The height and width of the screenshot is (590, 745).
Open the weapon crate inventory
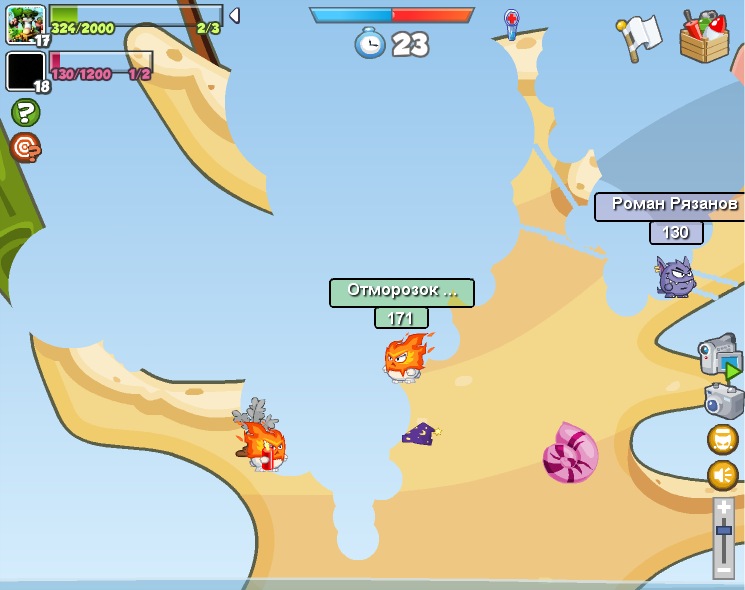(704, 36)
